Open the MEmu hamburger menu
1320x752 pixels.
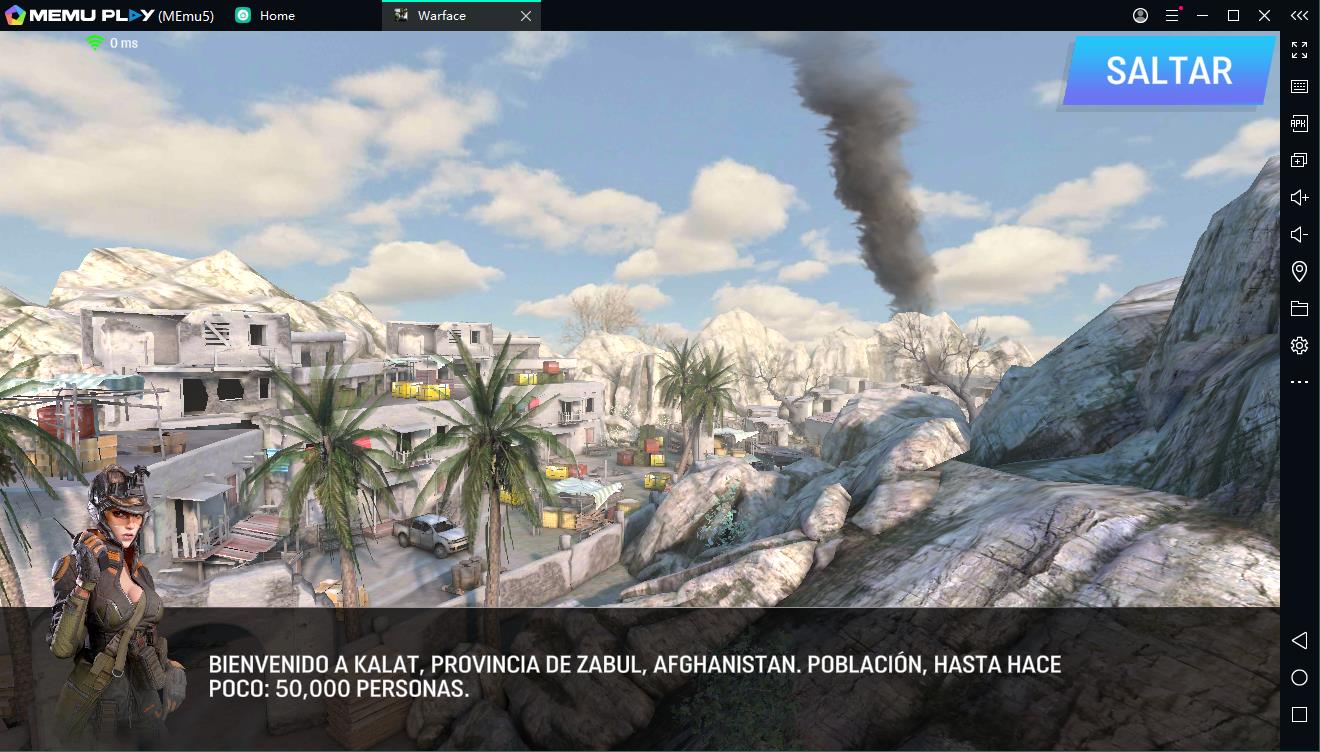pos(1170,15)
